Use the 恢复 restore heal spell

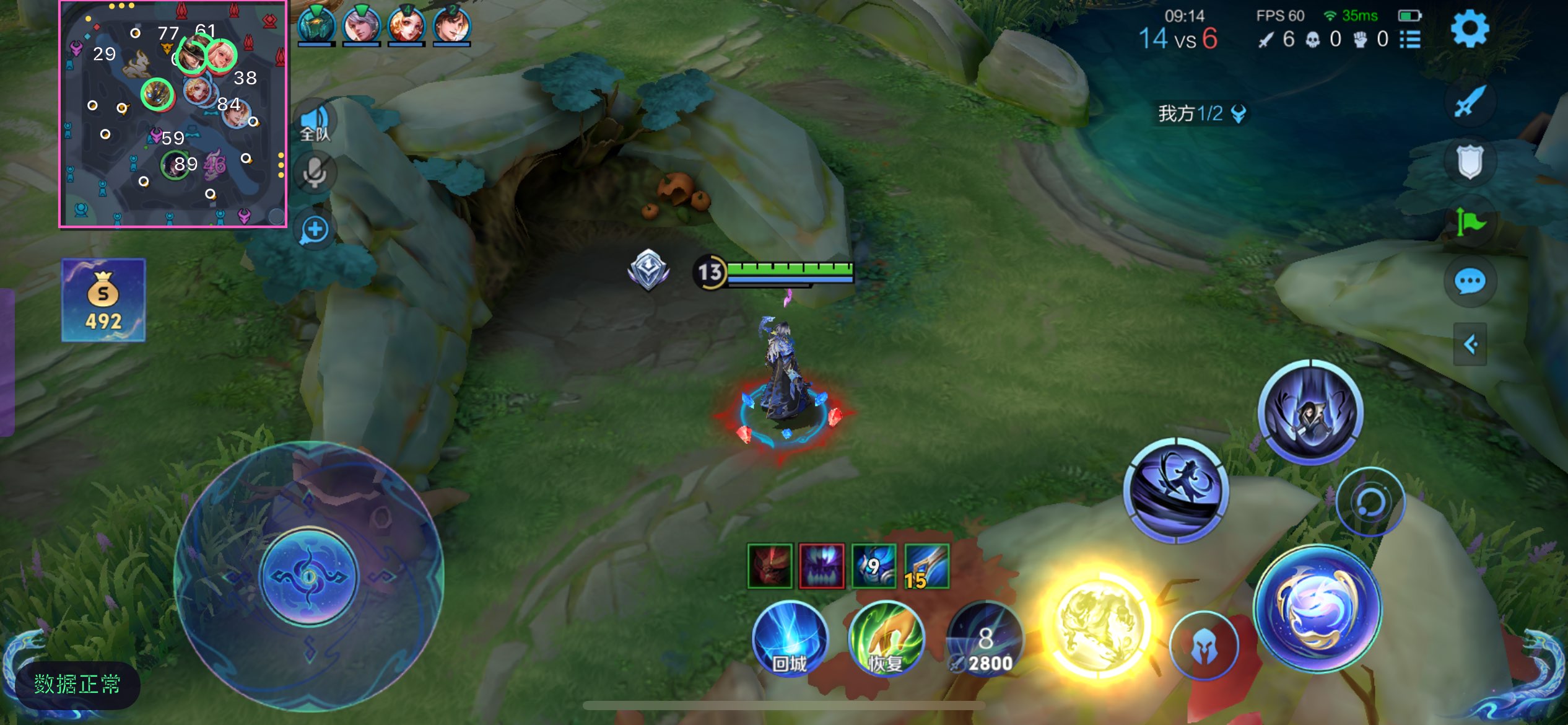[886, 639]
